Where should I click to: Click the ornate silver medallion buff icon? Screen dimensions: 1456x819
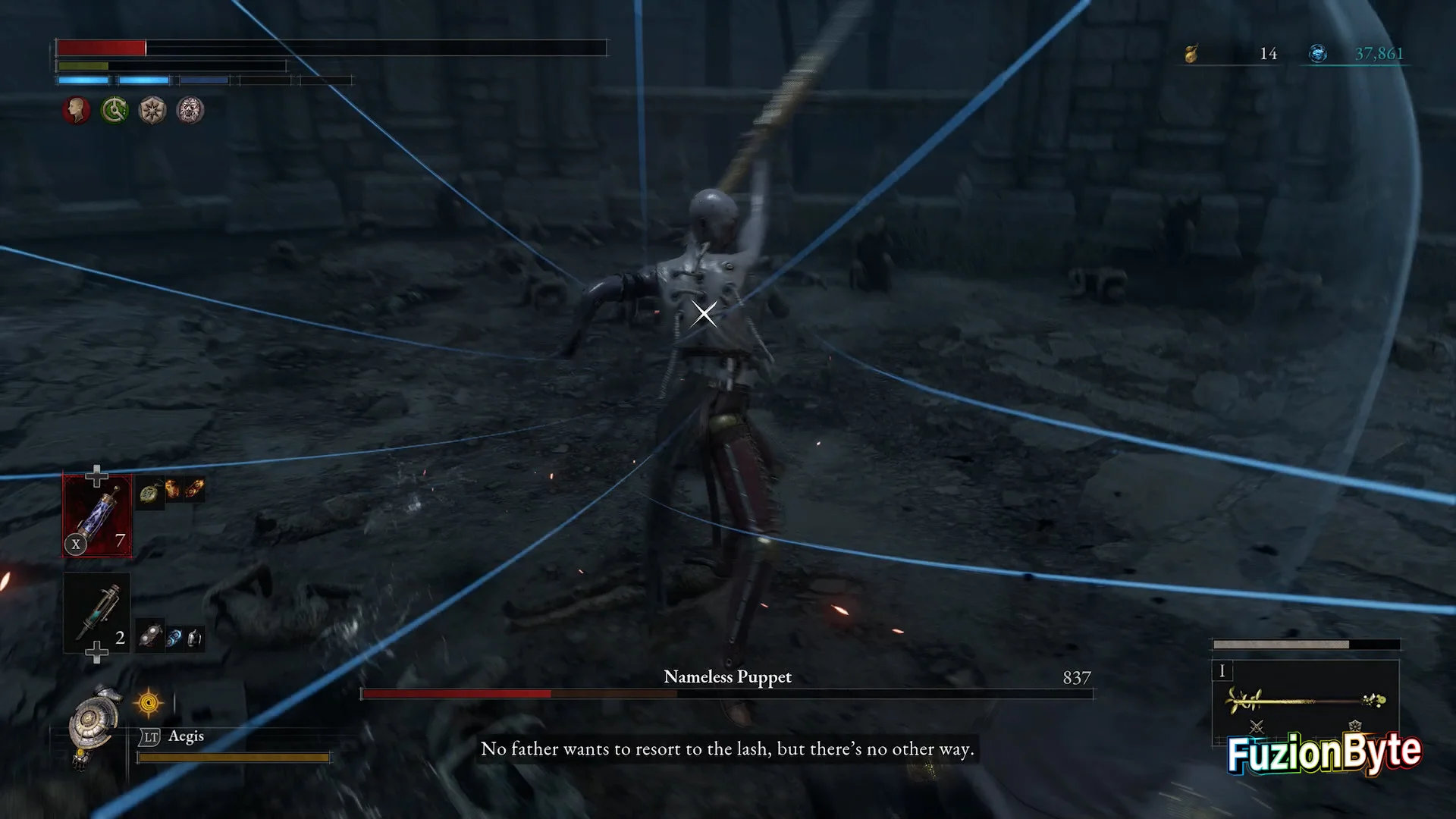pyautogui.click(x=190, y=111)
